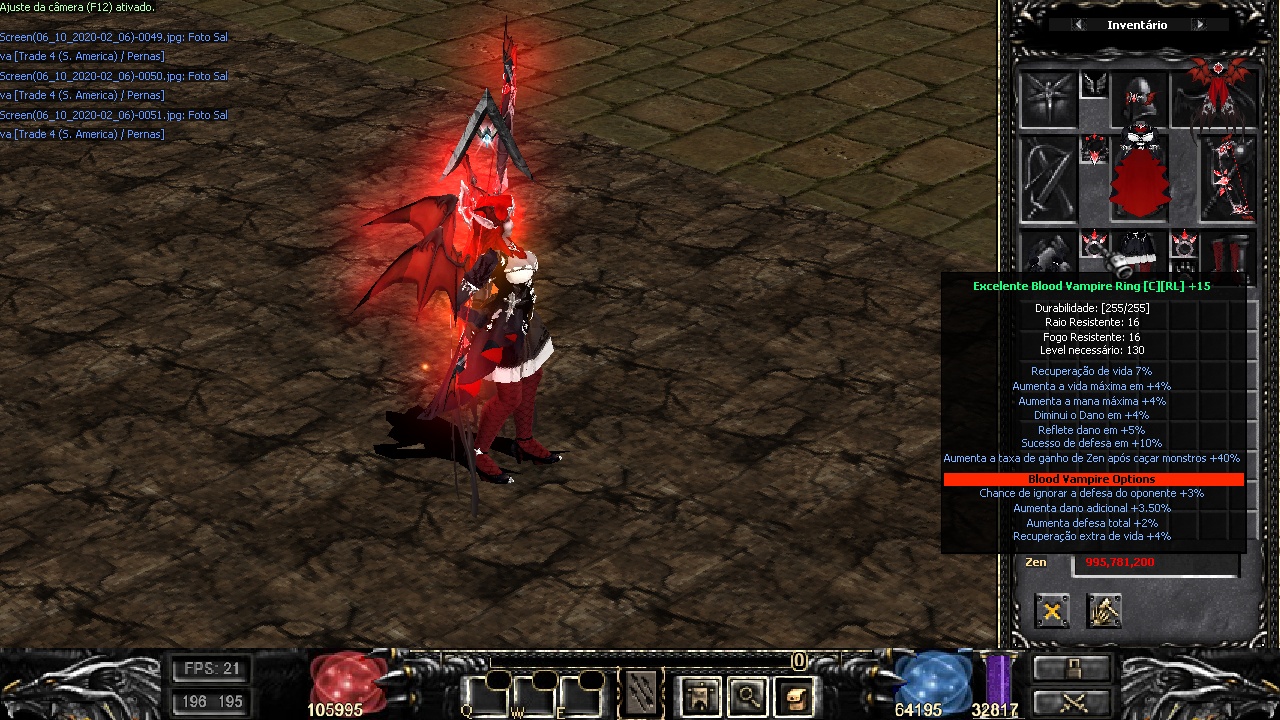Go to the previous panel with left arrow

click(x=1078, y=25)
